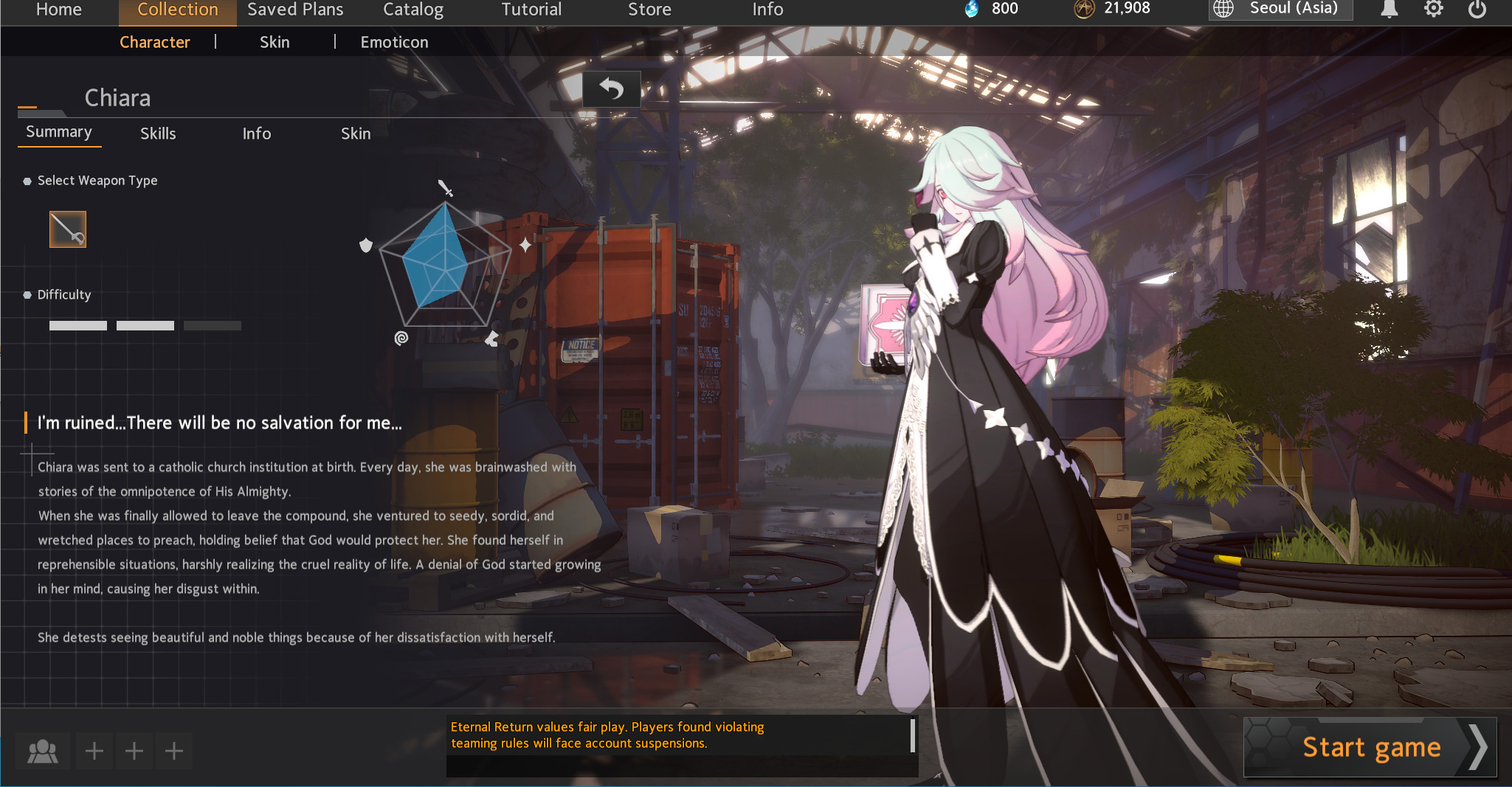Open the settings gear
This screenshot has width=1512, height=787.
tap(1435, 10)
